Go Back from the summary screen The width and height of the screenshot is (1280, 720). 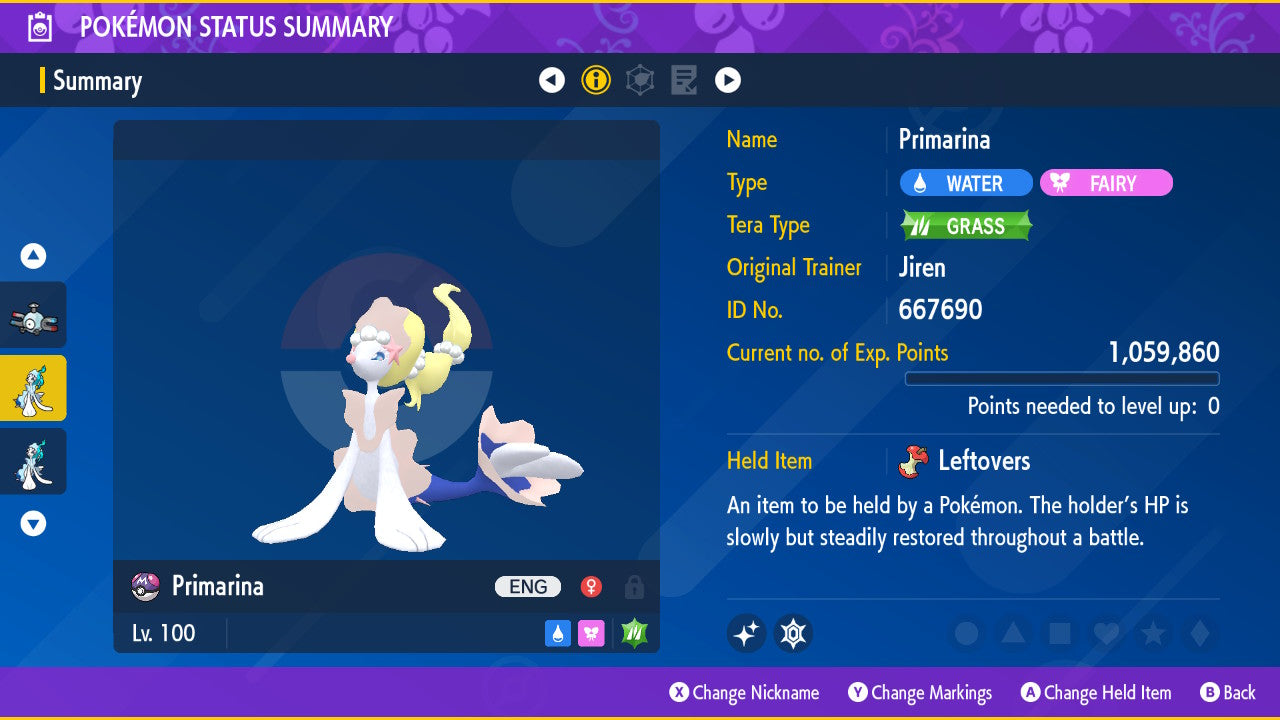(1227, 693)
